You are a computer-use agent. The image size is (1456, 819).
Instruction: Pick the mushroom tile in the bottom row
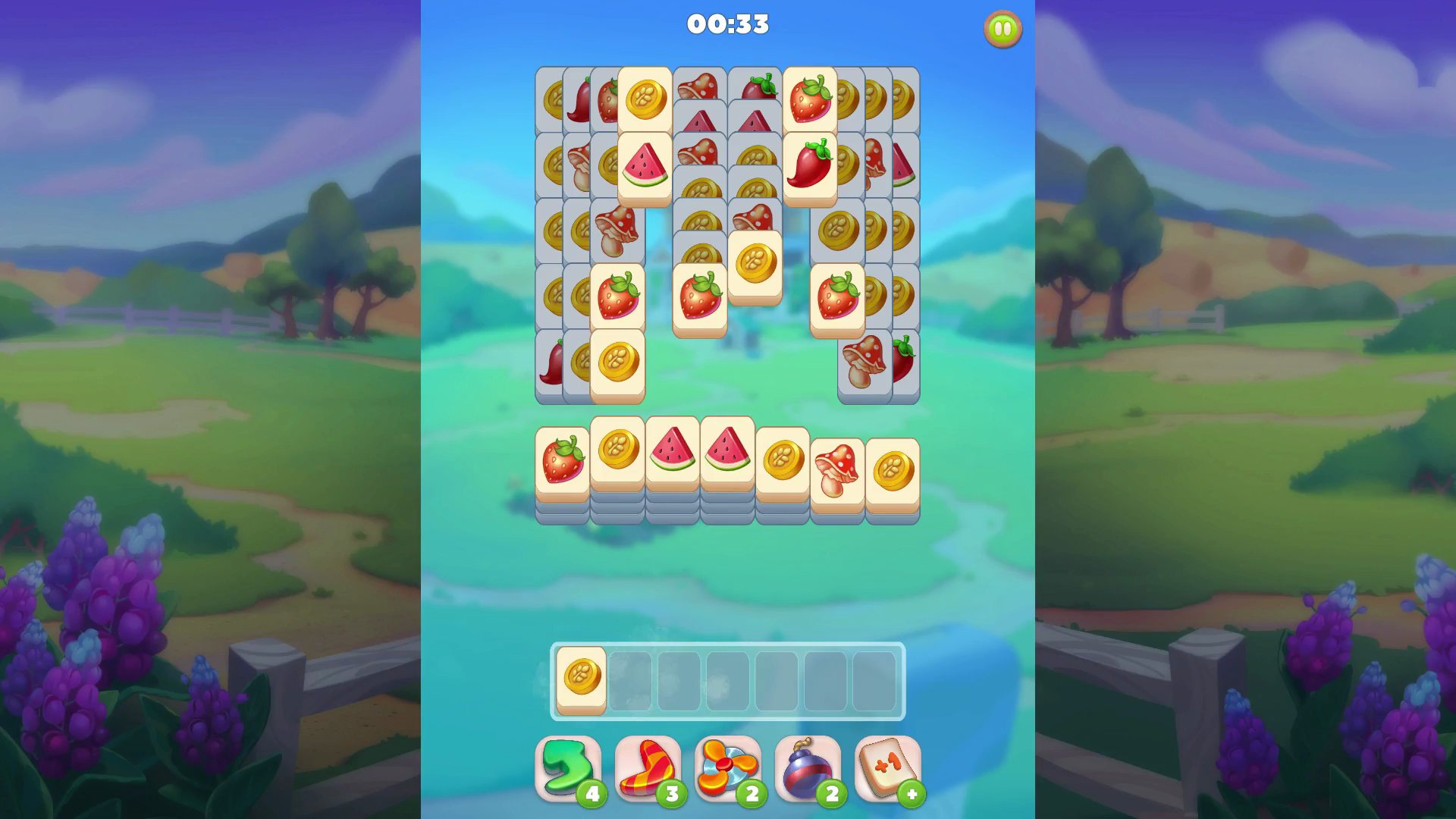[838, 463]
